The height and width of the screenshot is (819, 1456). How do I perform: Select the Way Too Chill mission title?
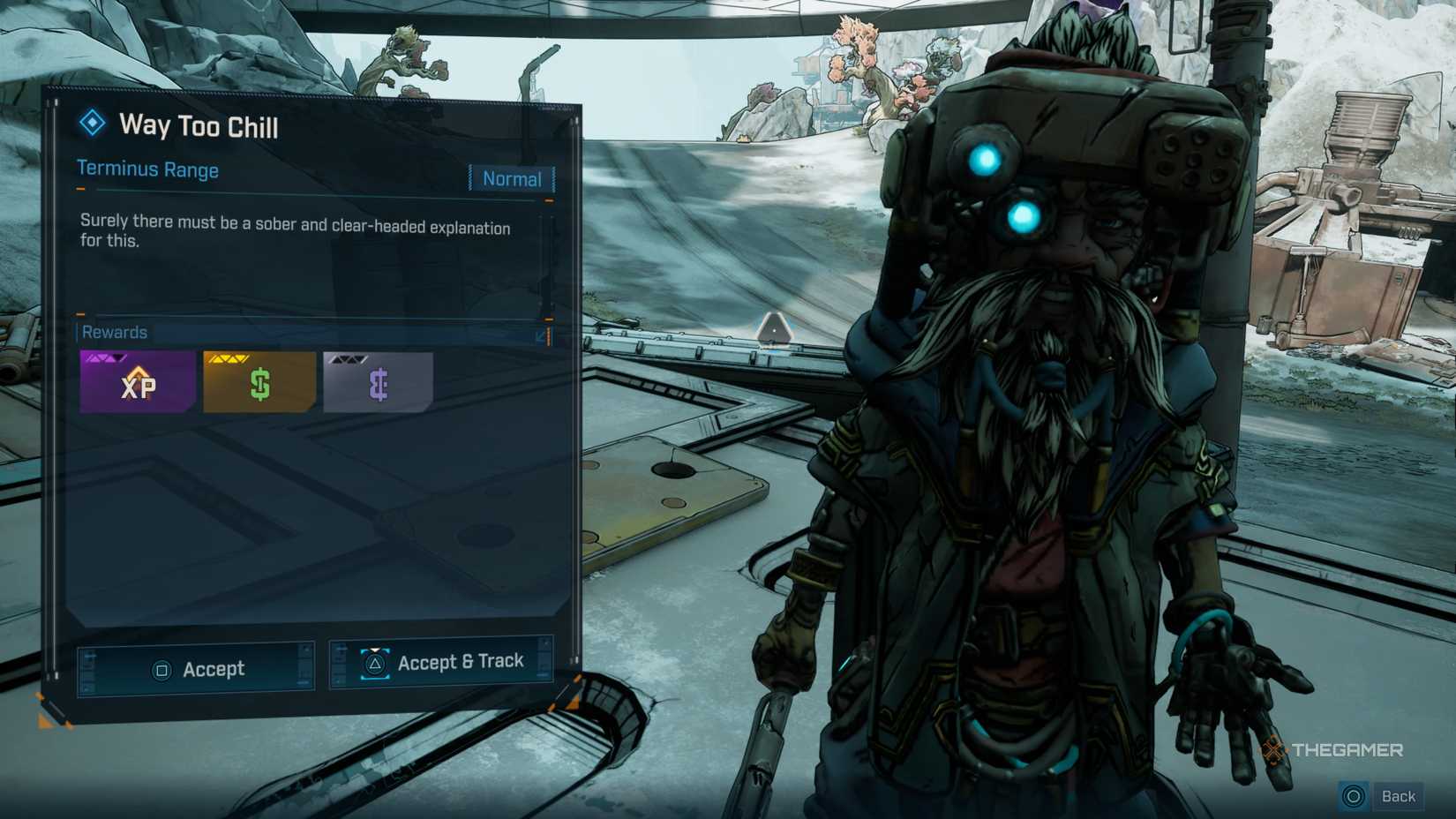198,126
